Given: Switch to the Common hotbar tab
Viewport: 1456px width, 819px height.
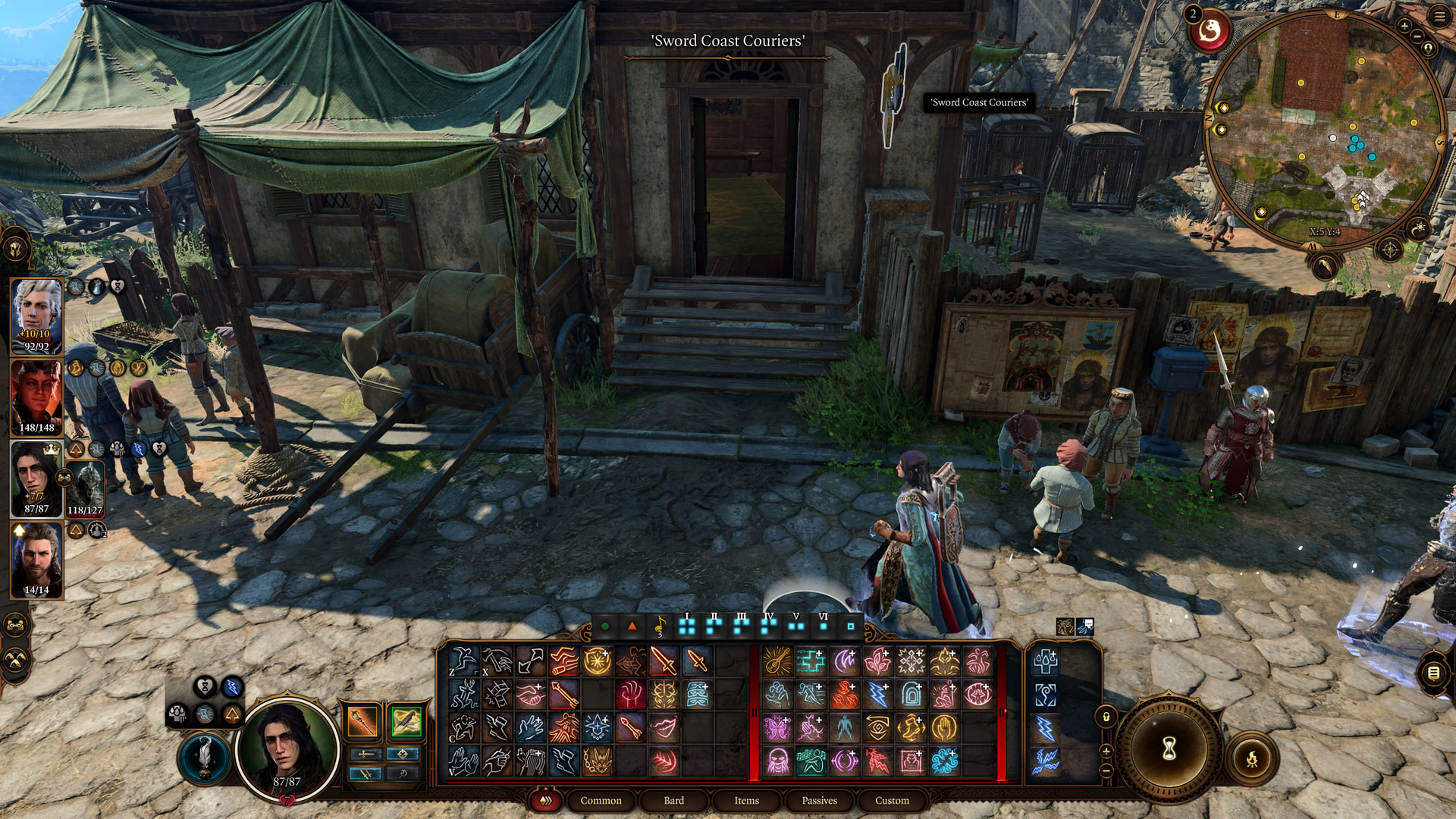Looking at the screenshot, I should point(601,800).
